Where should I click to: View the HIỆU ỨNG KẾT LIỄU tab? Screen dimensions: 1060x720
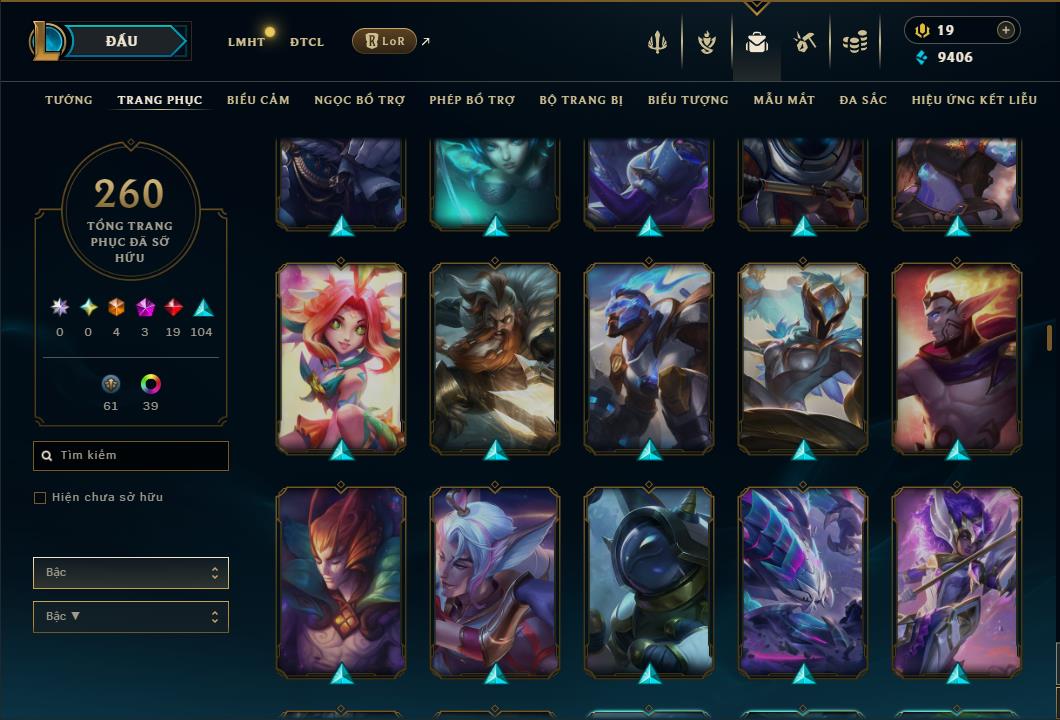tap(976, 100)
